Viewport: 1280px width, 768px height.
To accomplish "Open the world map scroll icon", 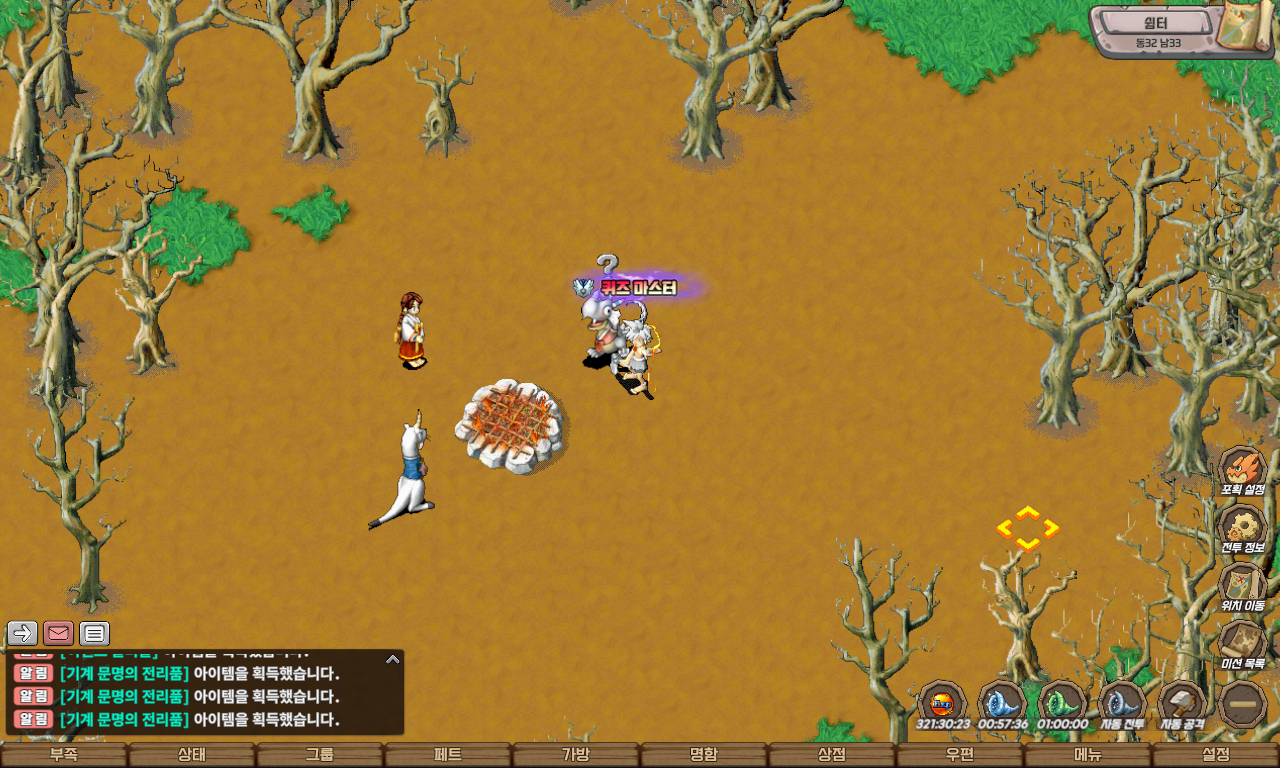I will point(1246,26).
